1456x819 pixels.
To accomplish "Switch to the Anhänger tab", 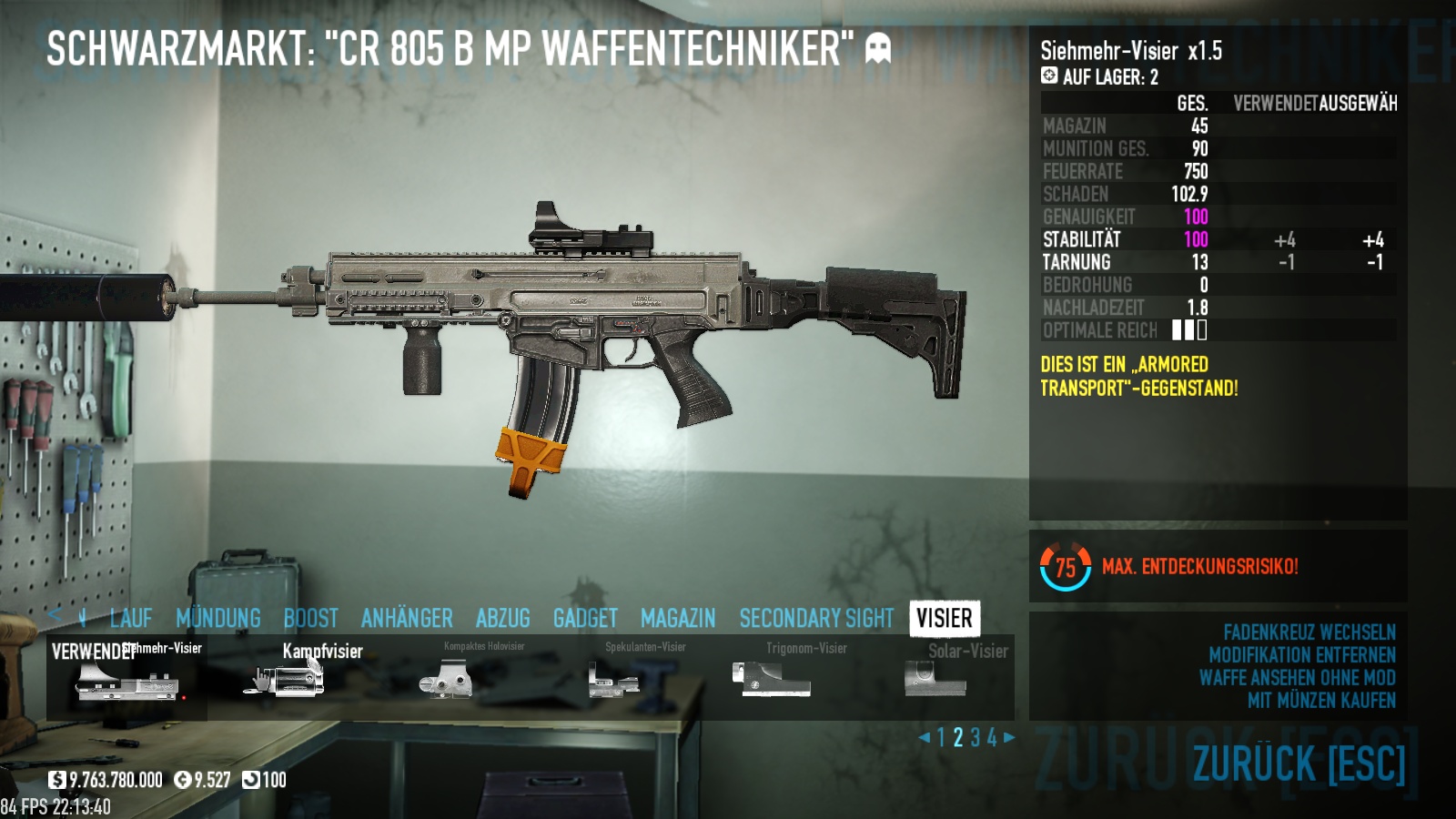I will [x=407, y=619].
